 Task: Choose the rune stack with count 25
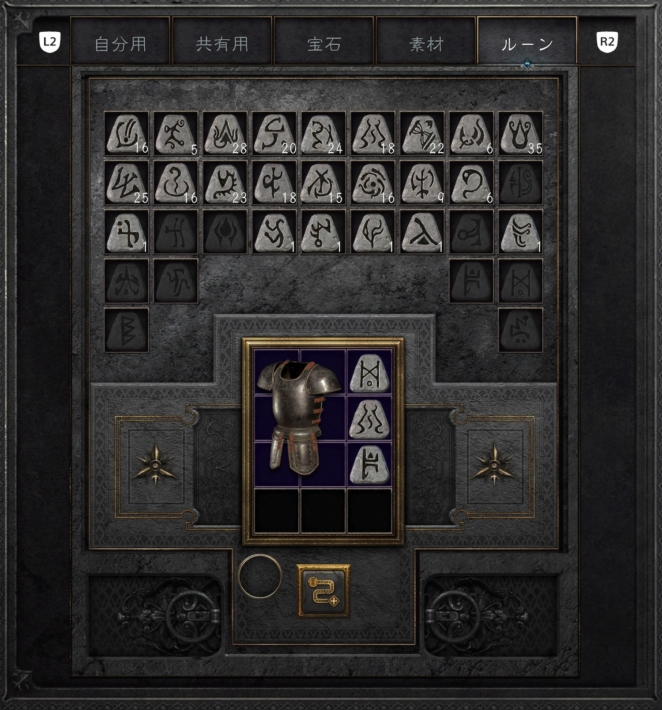(x=126, y=181)
